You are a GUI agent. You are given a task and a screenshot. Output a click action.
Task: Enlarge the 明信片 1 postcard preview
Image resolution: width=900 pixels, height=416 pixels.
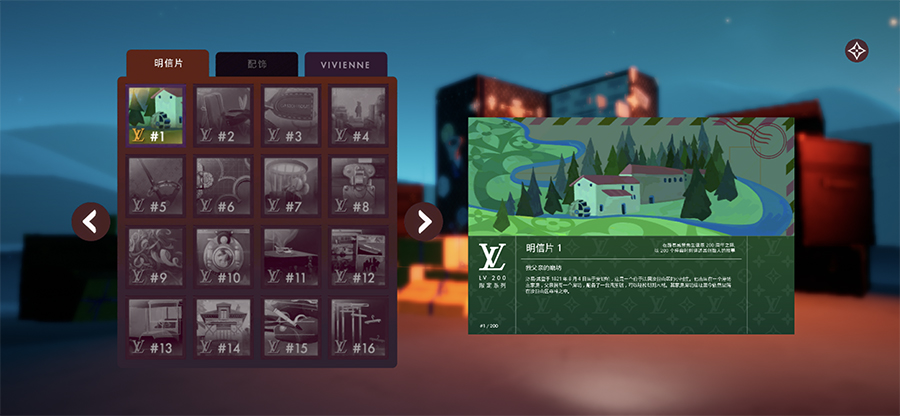coord(631,177)
